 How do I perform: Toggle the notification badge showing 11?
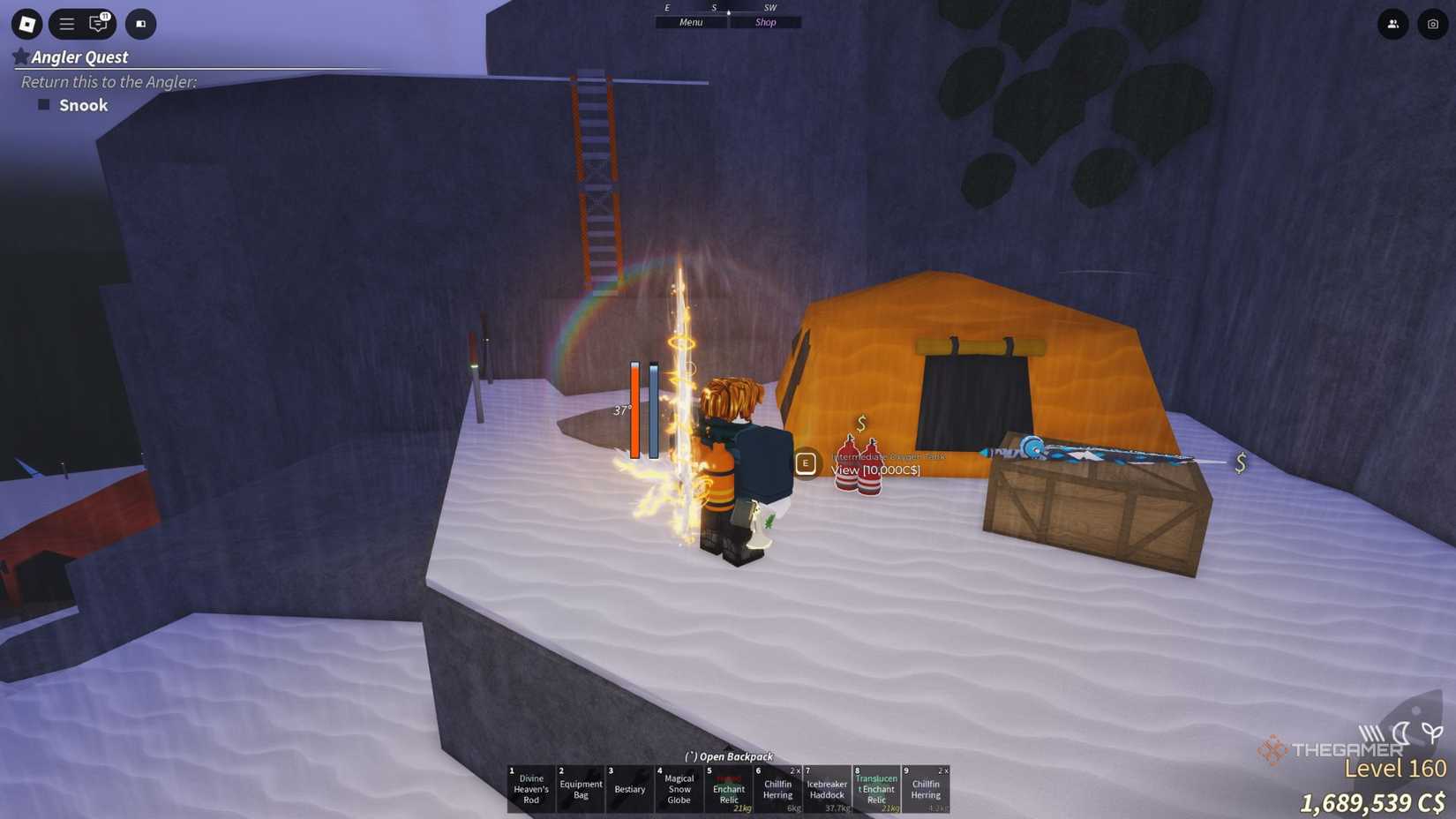click(106, 15)
